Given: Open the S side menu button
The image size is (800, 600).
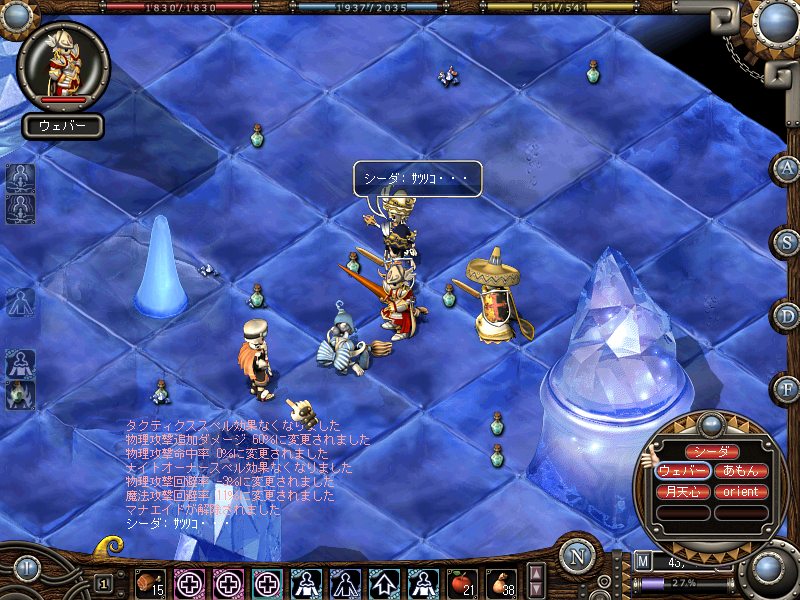Looking at the screenshot, I should tap(786, 242).
